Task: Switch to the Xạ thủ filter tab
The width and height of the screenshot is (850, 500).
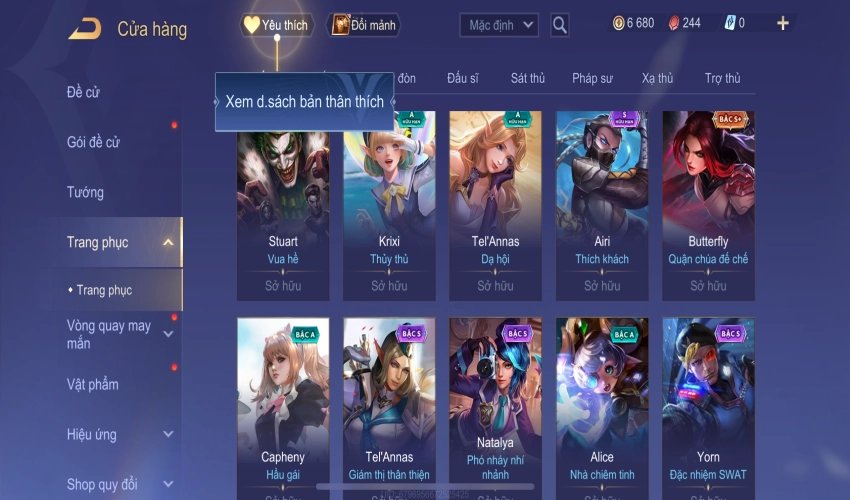Action: coord(657,78)
